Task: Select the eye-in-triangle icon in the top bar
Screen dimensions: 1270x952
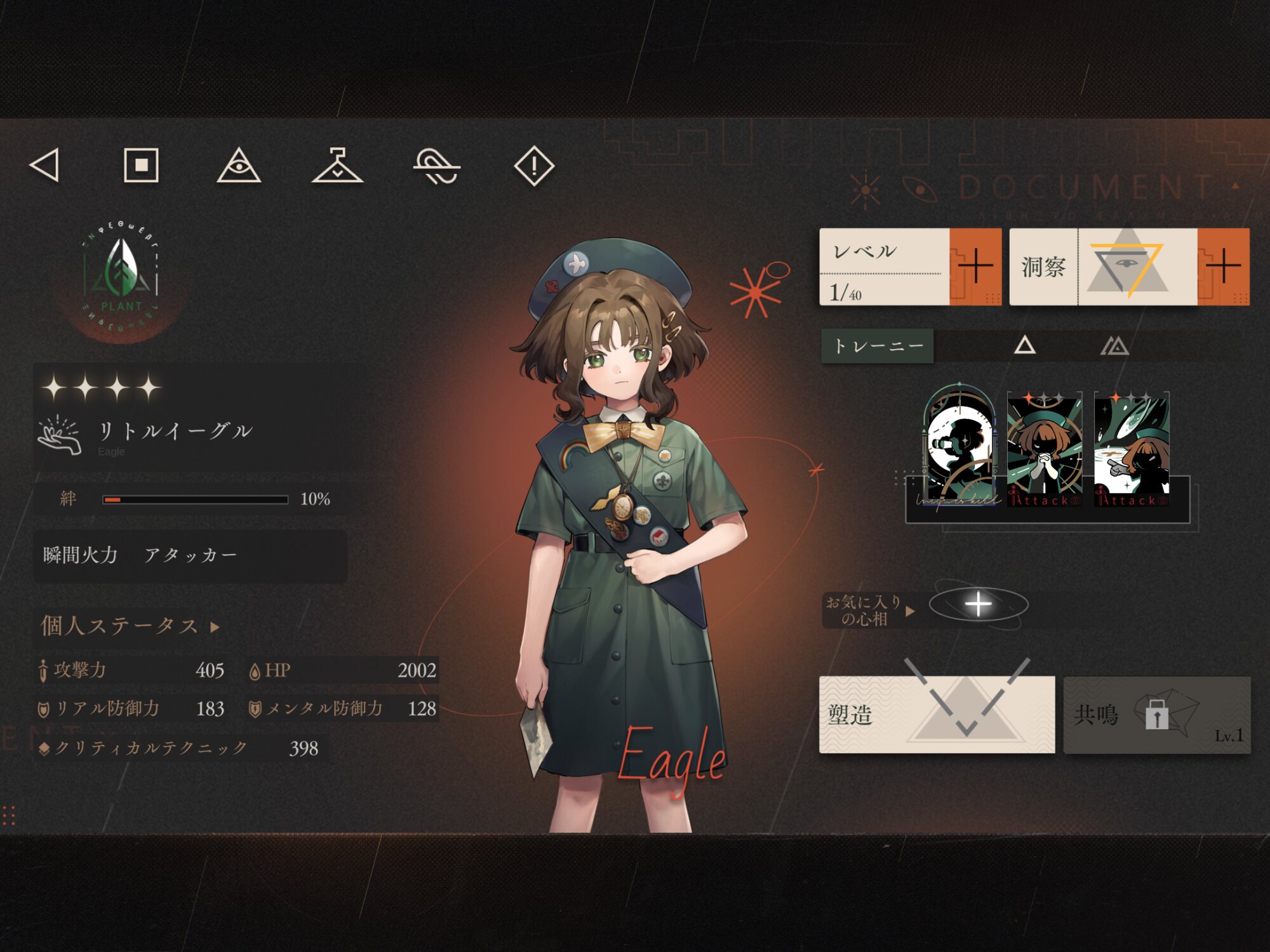Action: click(x=239, y=166)
